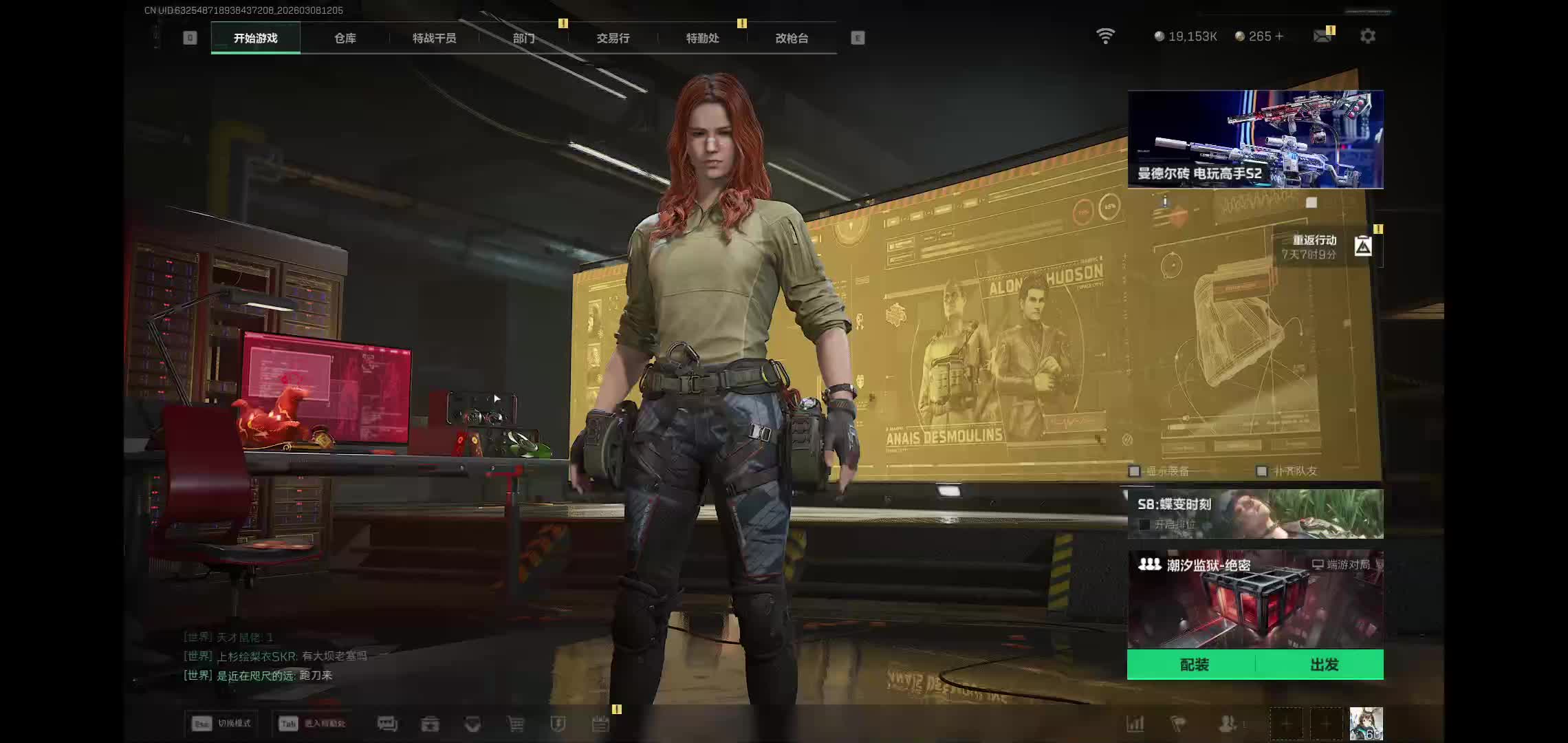Toggle the 显示装备 show equipment checkbox
Image resolution: width=1568 pixels, height=743 pixels.
(x=1135, y=471)
